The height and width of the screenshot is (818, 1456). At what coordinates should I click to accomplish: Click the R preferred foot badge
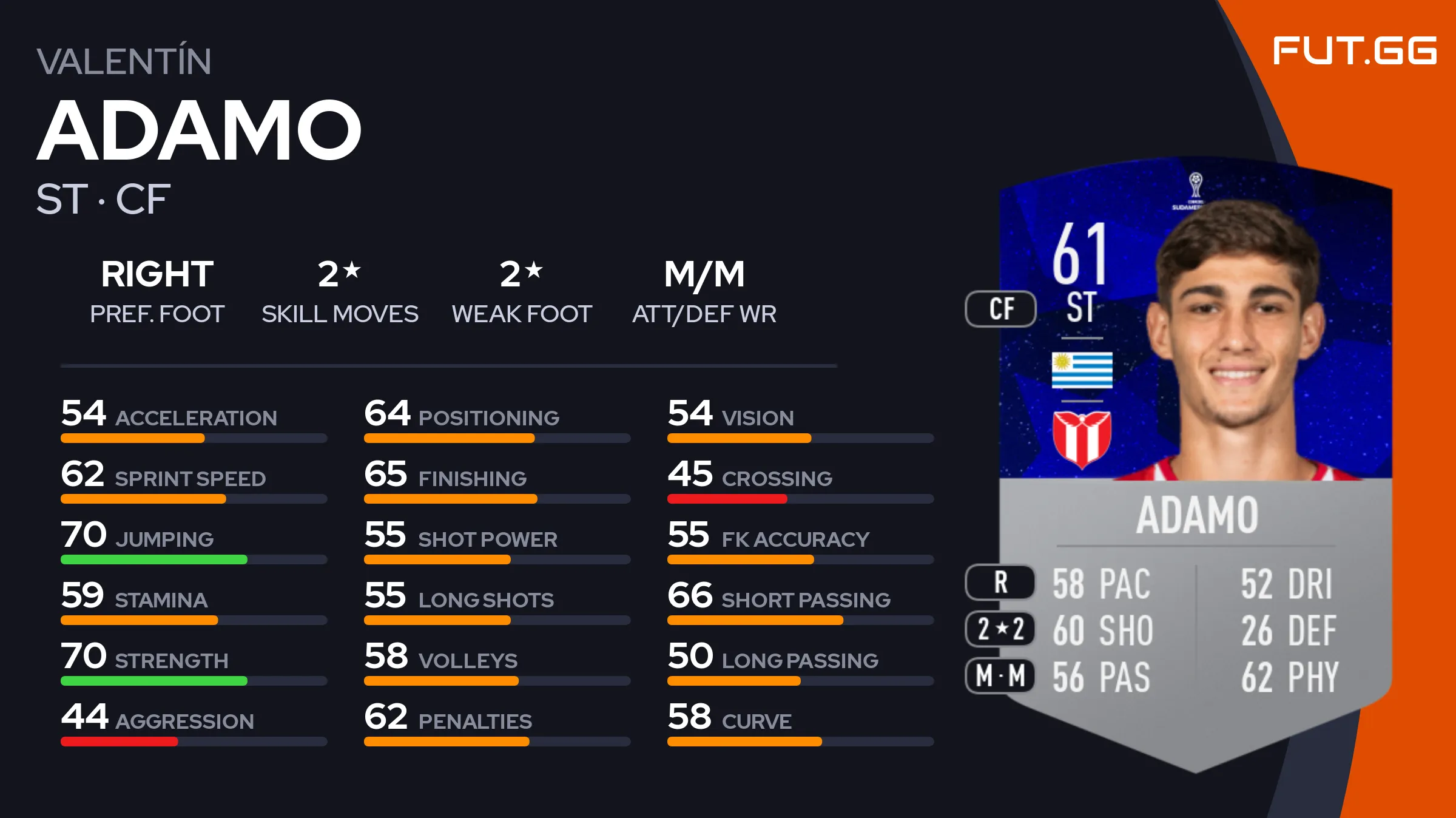pos(1000,583)
